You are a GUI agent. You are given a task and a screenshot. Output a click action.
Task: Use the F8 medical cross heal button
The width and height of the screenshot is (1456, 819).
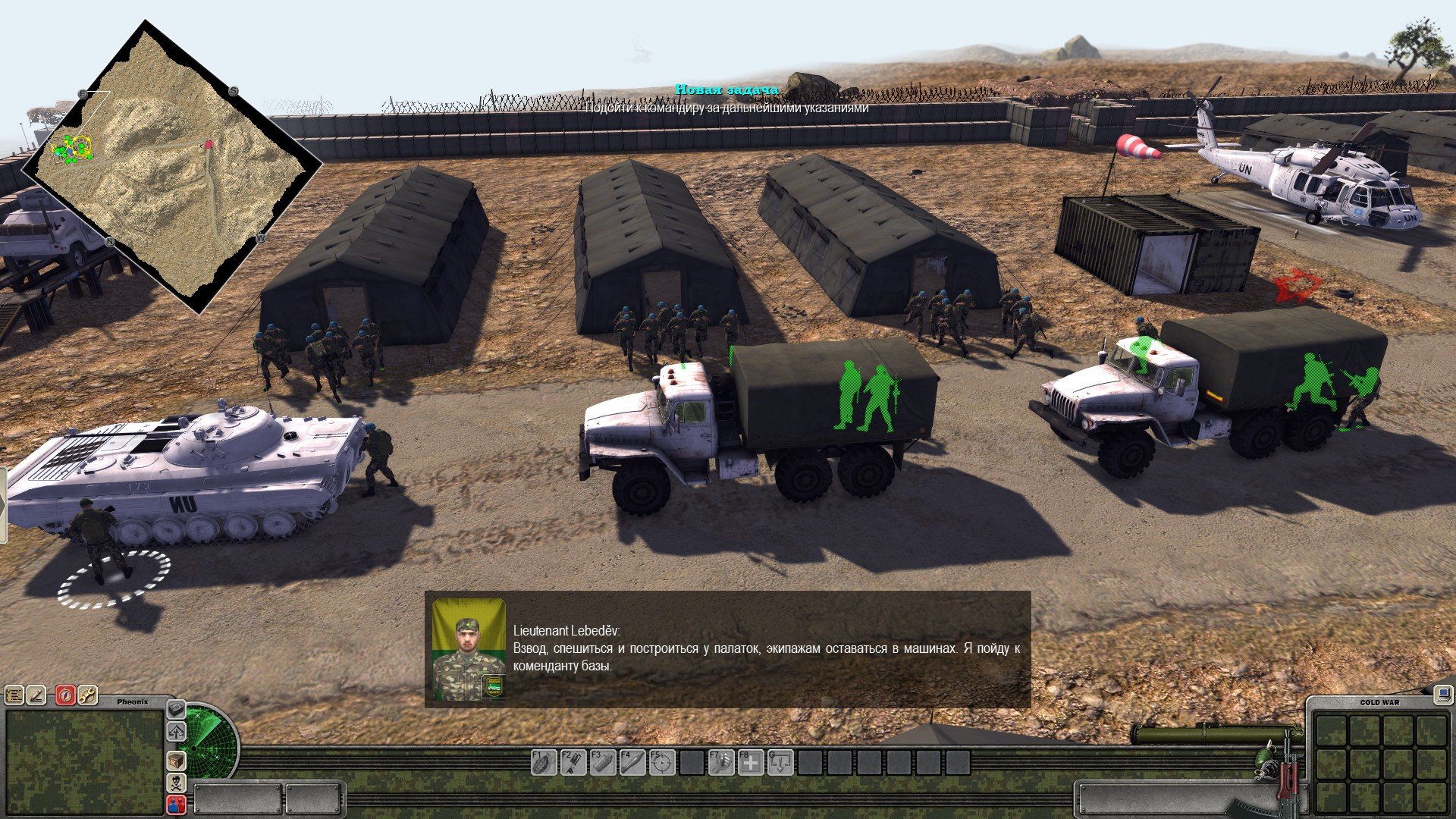(x=750, y=762)
